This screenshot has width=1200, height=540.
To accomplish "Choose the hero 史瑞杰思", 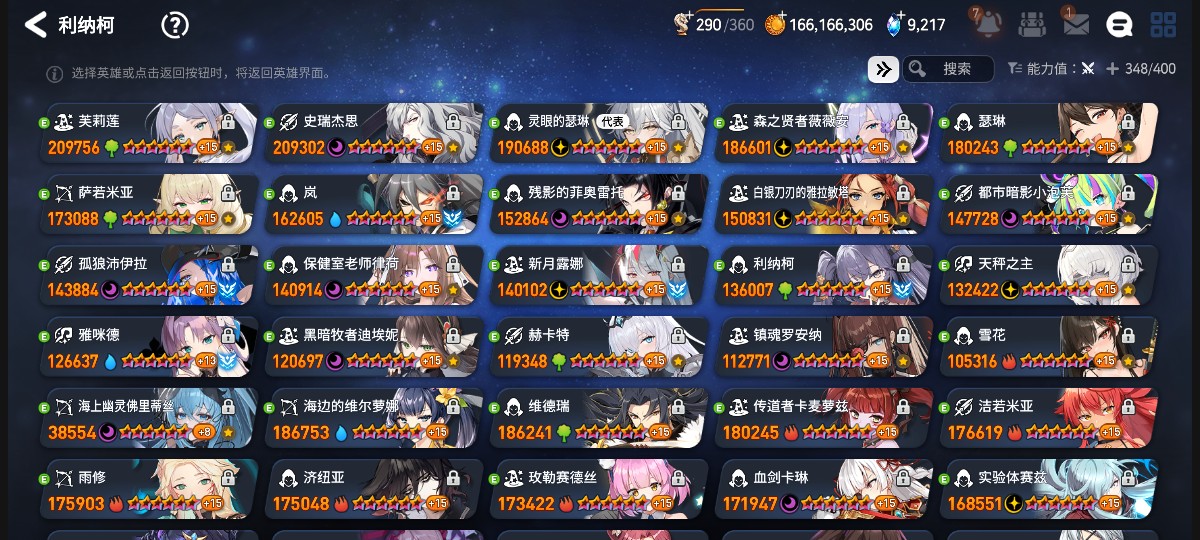I will point(374,133).
